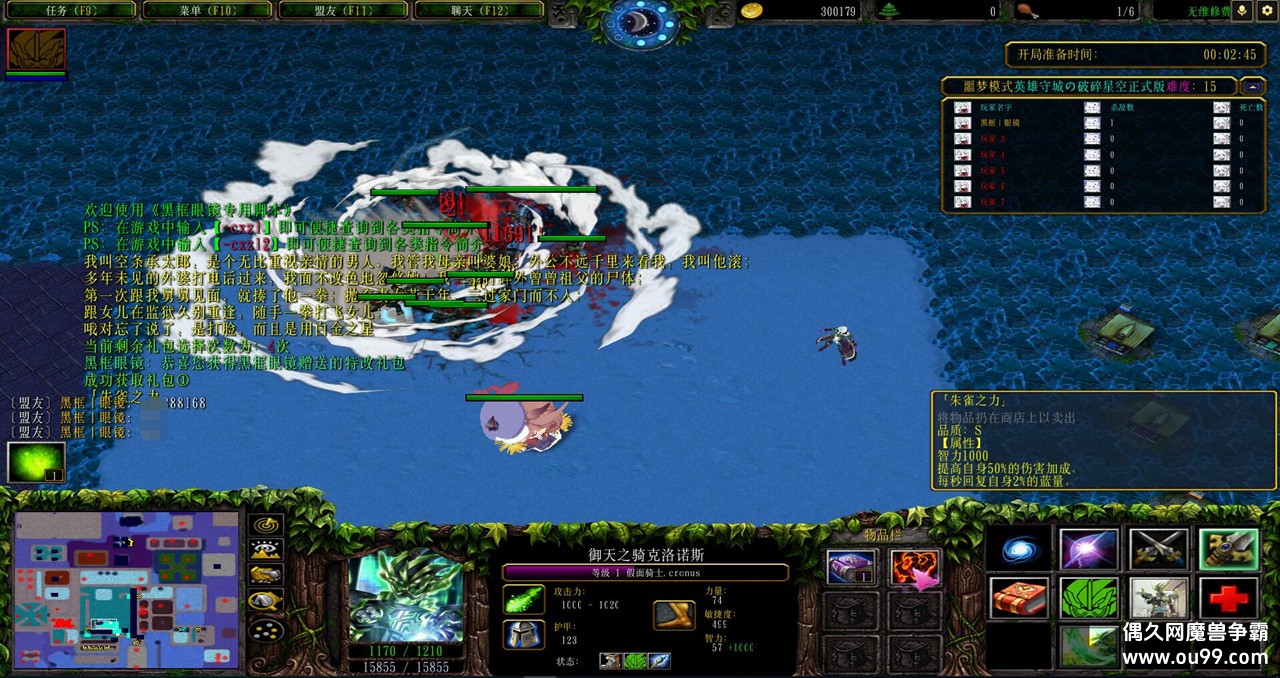1280x678 pixels.
Task: Select the fiery orange inventory item
Action: click(914, 568)
